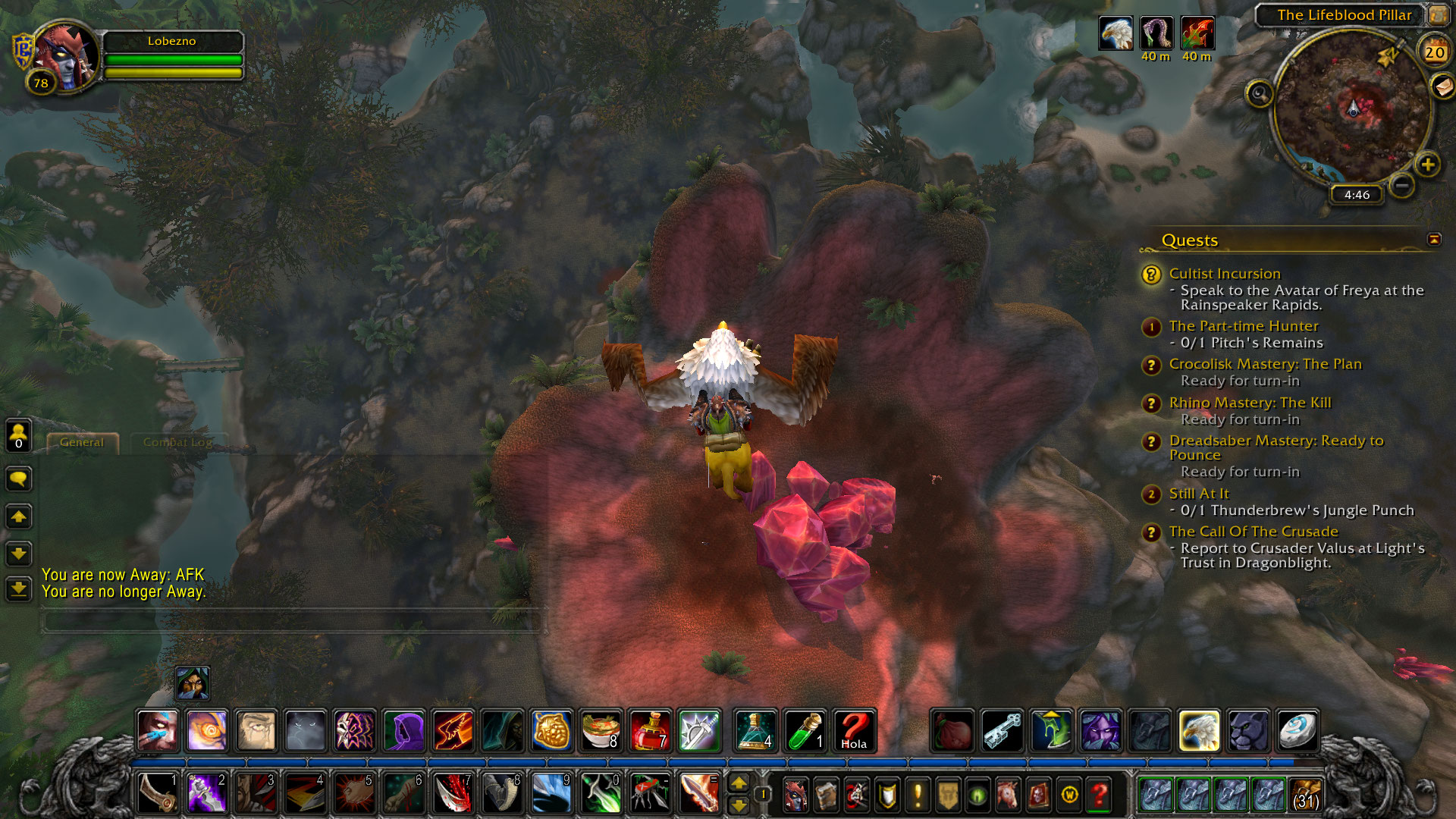Viewport: 1456px width, 819px height.
Task: Open the quest log exclamation mark button
Action: [x=918, y=795]
